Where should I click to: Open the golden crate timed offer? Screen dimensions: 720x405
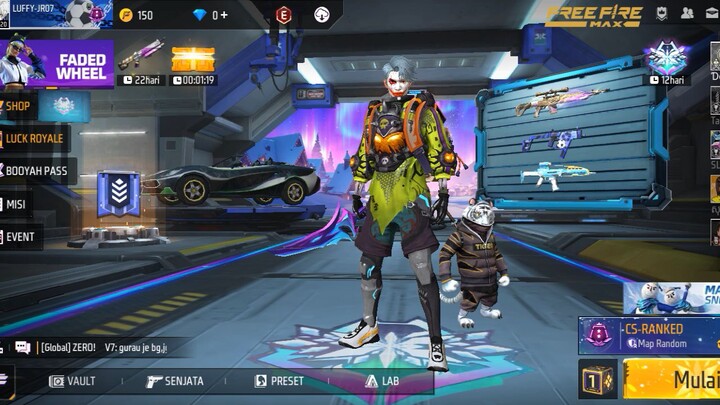pos(194,62)
